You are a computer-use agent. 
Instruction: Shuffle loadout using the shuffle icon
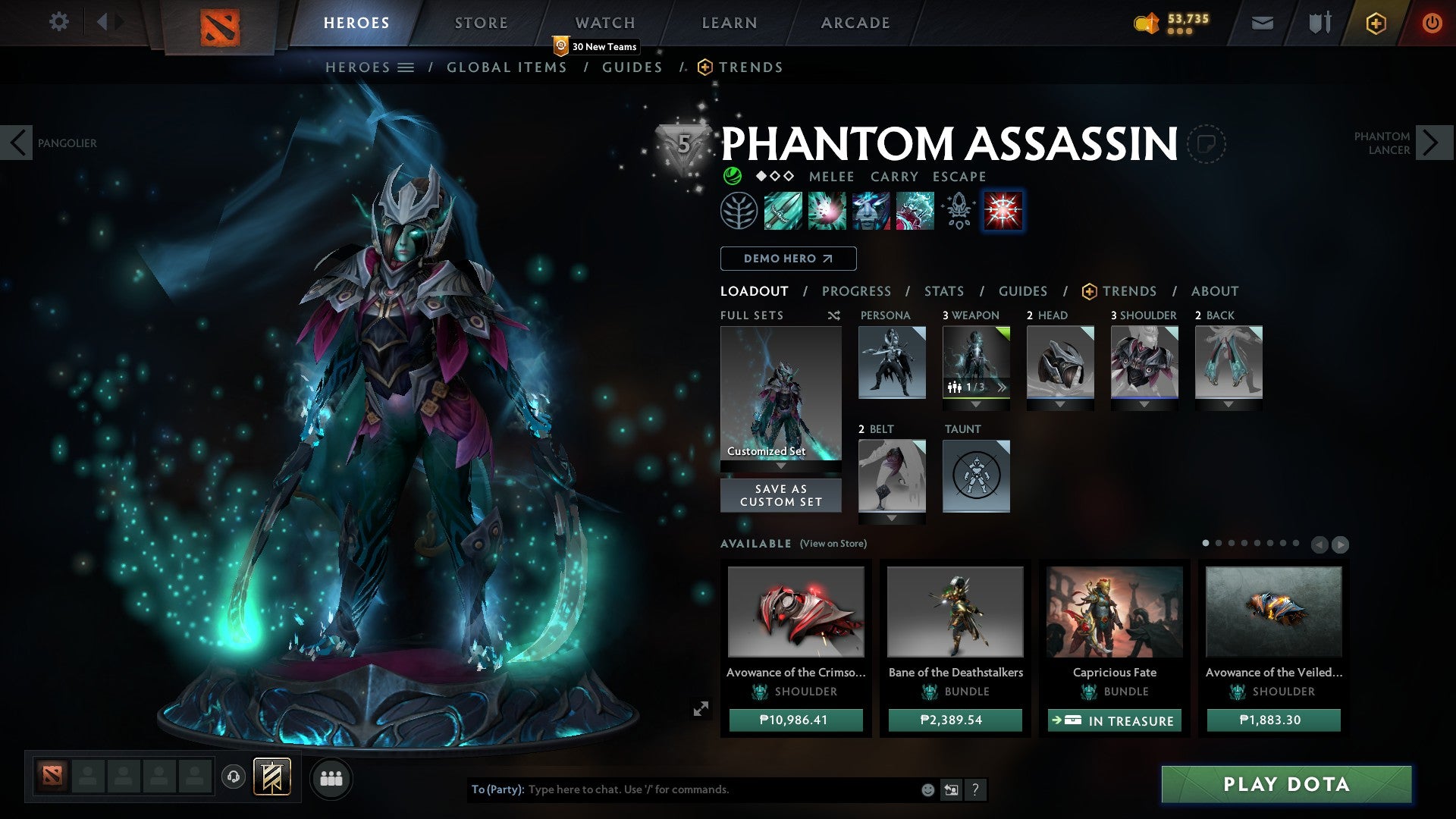[x=835, y=315]
